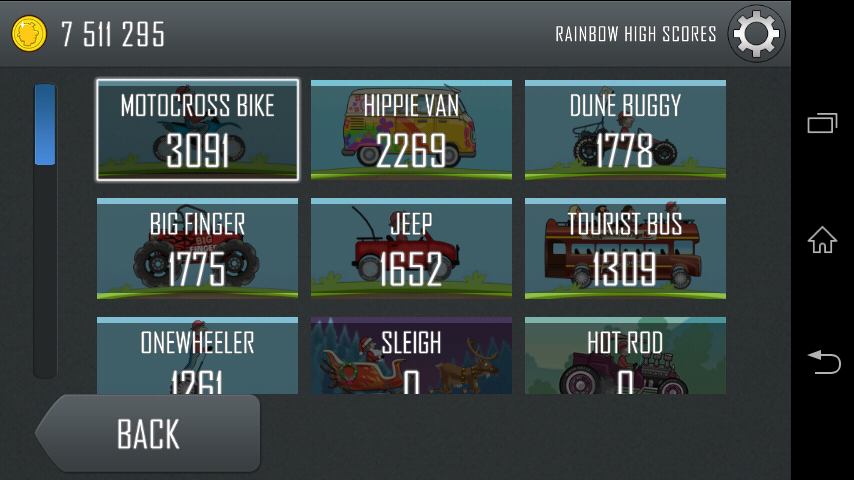This screenshot has height=480, width=854.
Task: Choose the Hippie Van tile
Action: [x=411, y=130]
